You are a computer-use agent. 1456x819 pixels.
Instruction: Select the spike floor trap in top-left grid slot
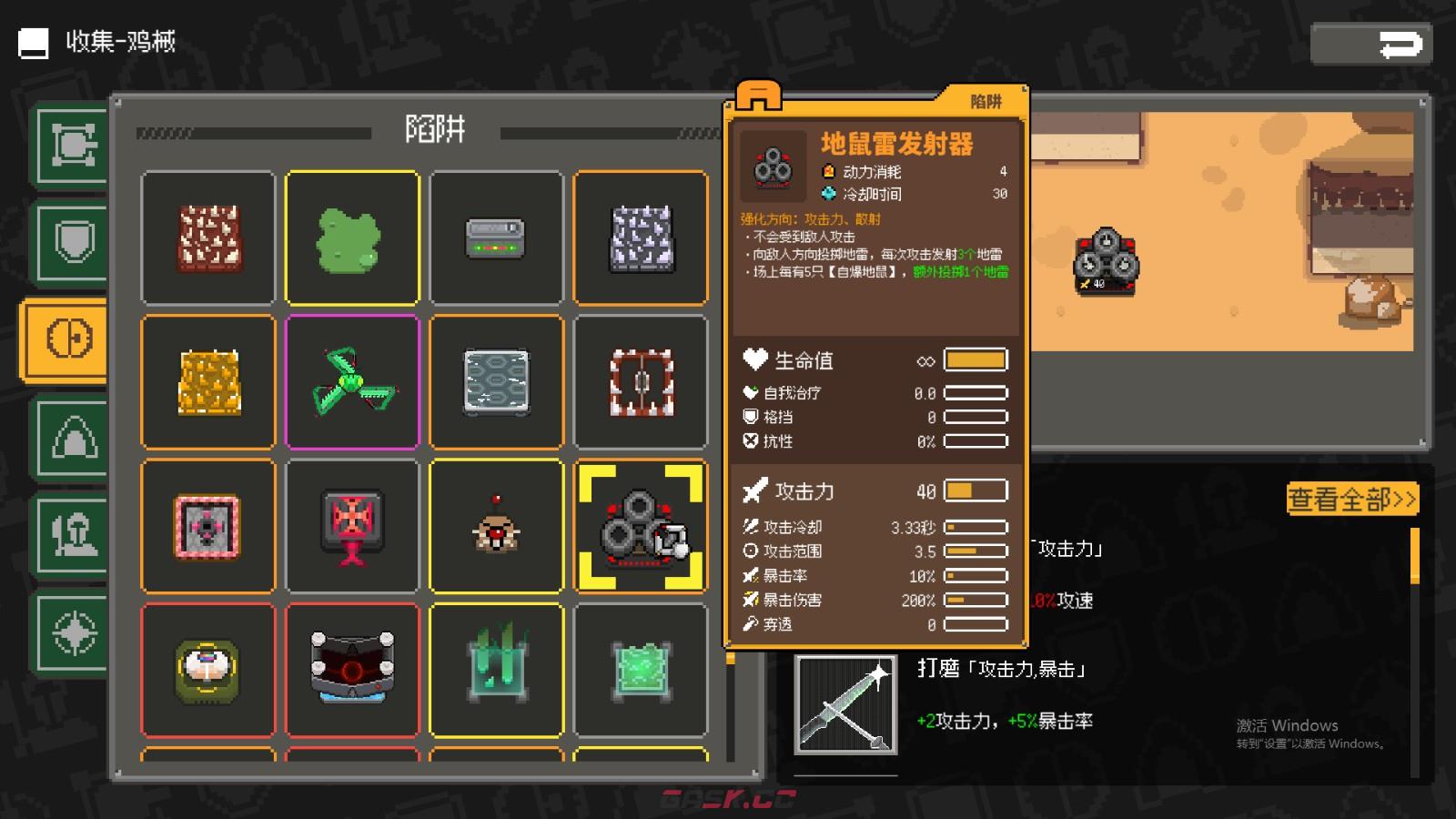208,238
